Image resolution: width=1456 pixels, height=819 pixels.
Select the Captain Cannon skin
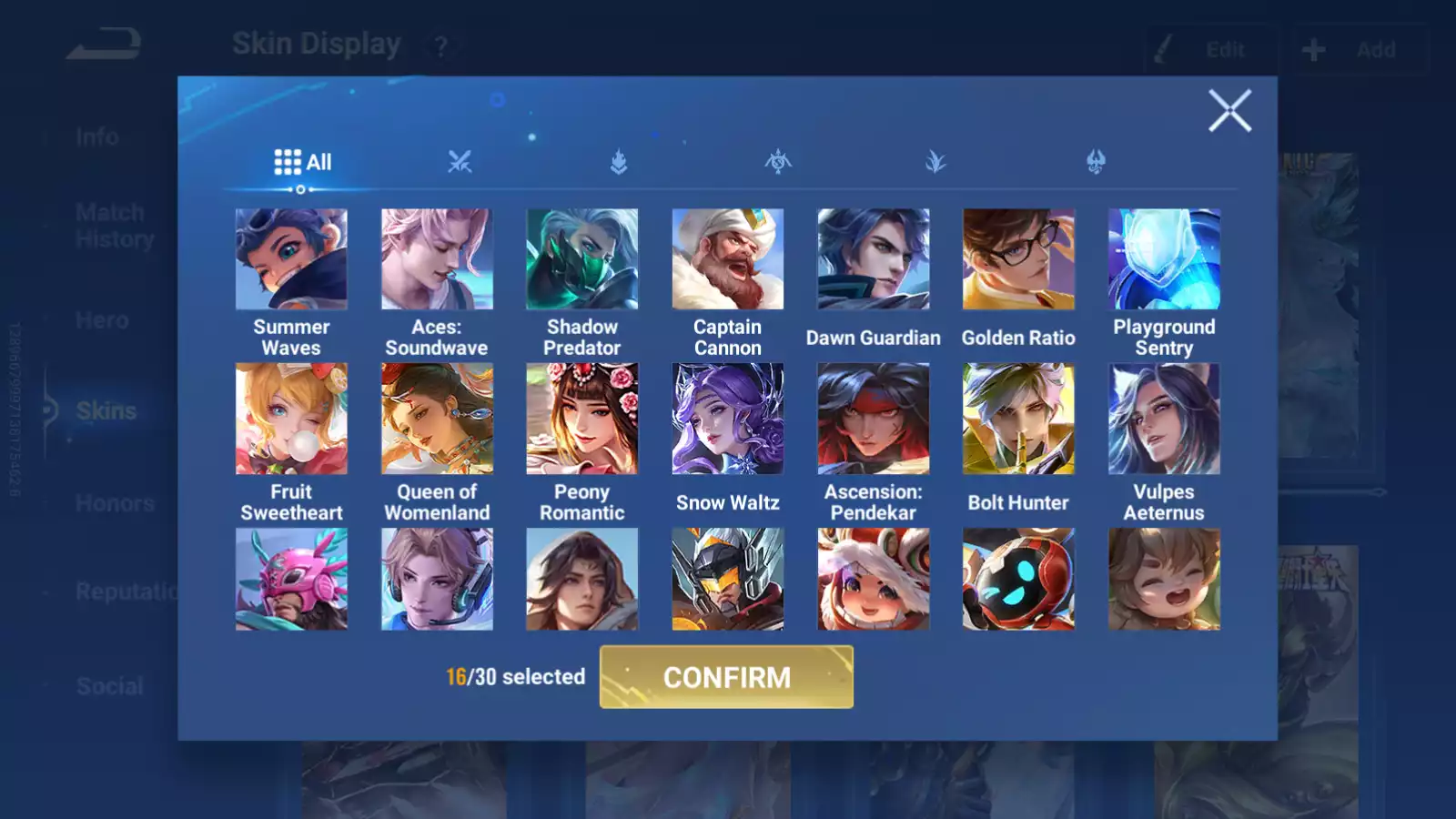coord(727,259)
